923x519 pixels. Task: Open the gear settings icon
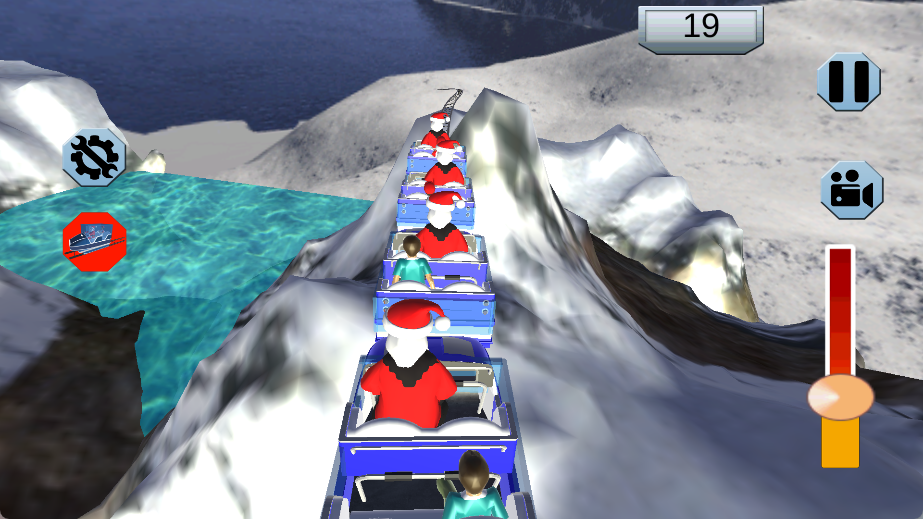[94, 156]
